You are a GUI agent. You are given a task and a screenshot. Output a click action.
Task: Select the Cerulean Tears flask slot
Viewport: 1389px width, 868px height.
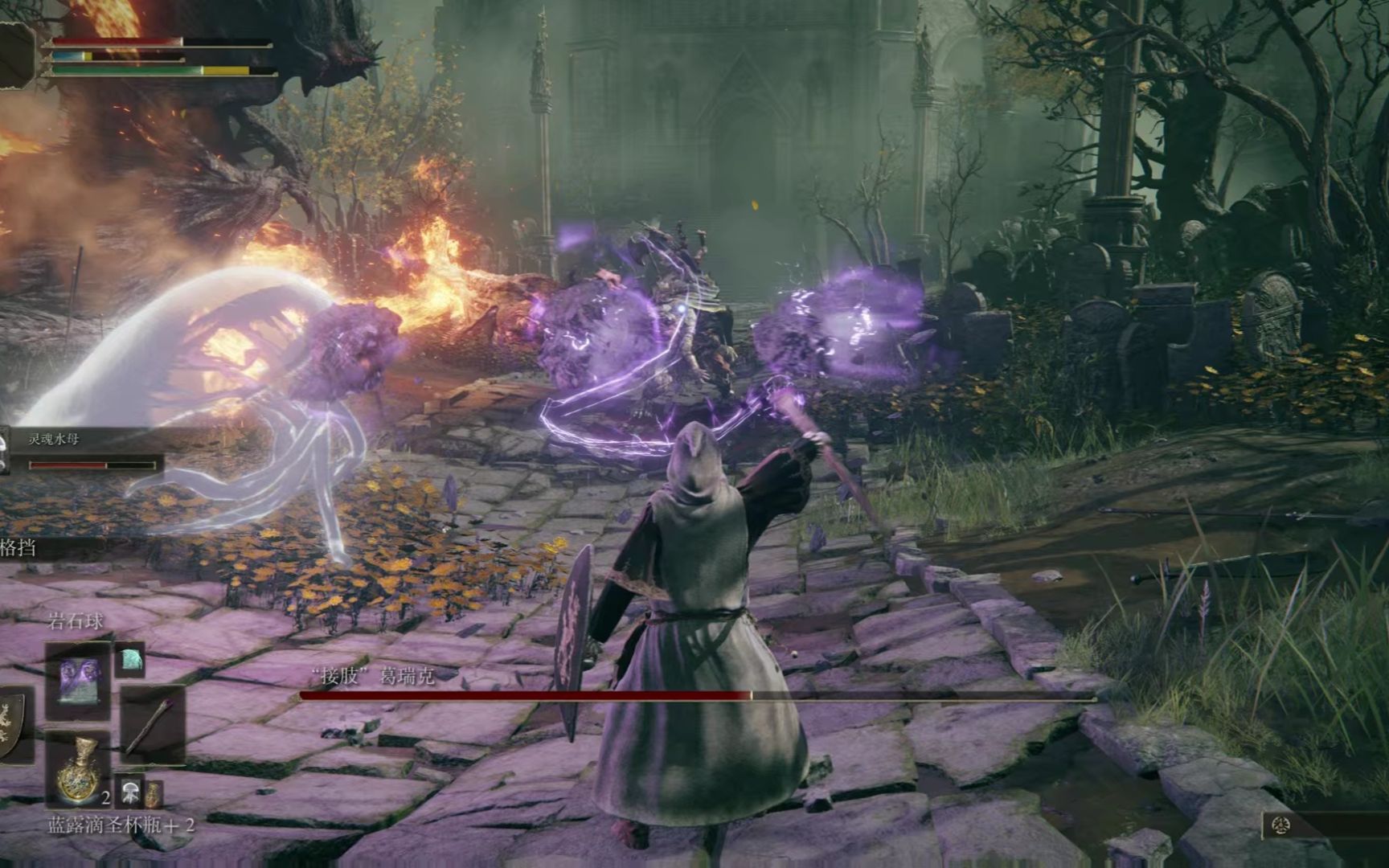78,770
